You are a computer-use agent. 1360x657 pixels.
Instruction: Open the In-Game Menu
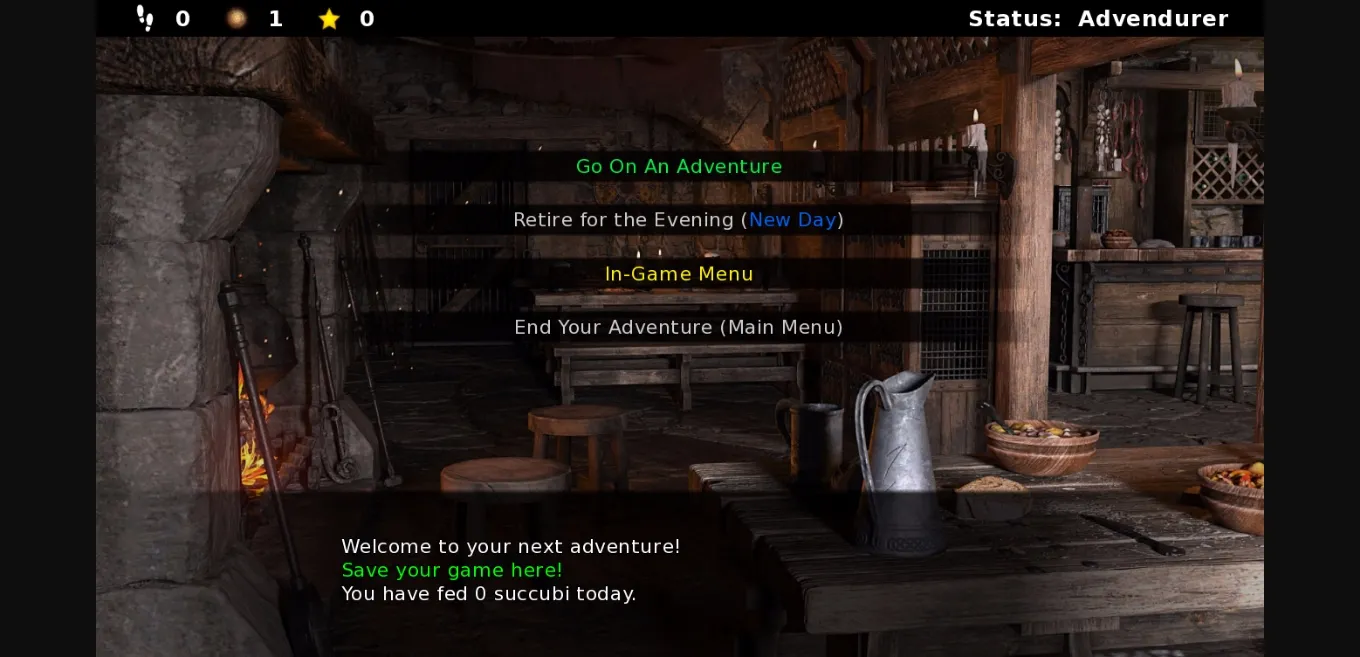coord(679,274)
